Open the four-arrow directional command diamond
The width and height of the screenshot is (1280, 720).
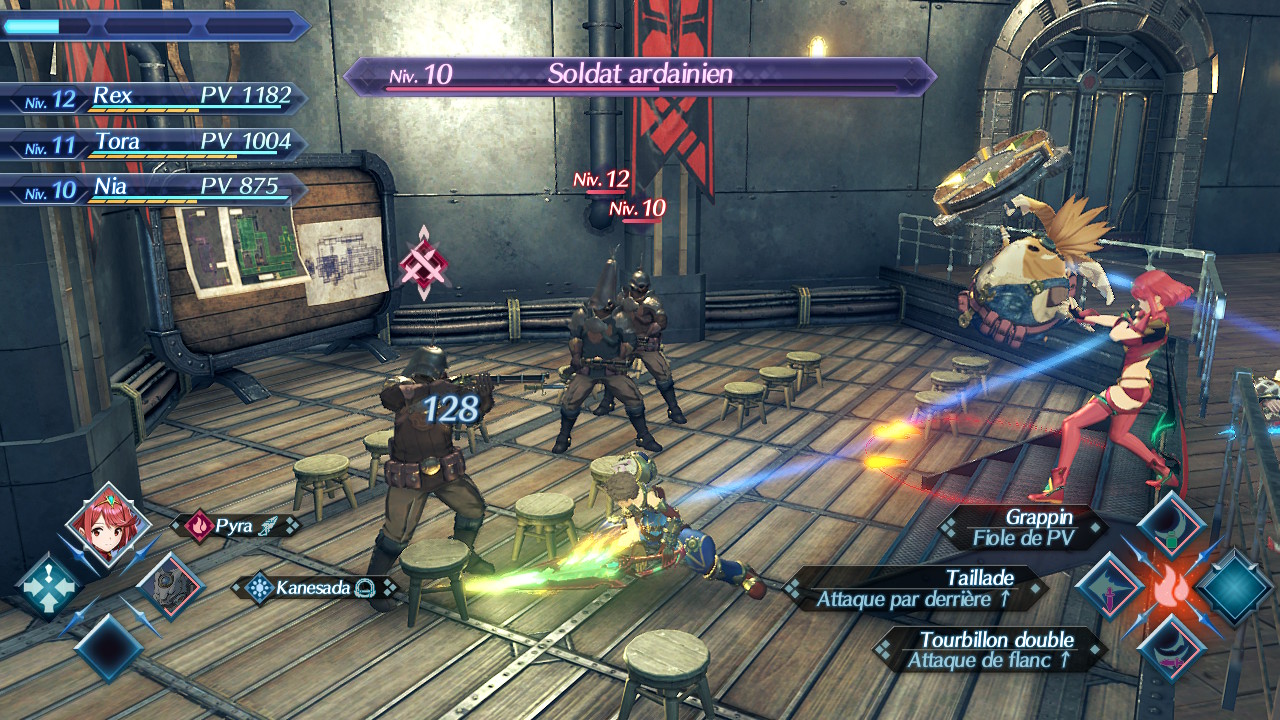[x=48, y=587]
